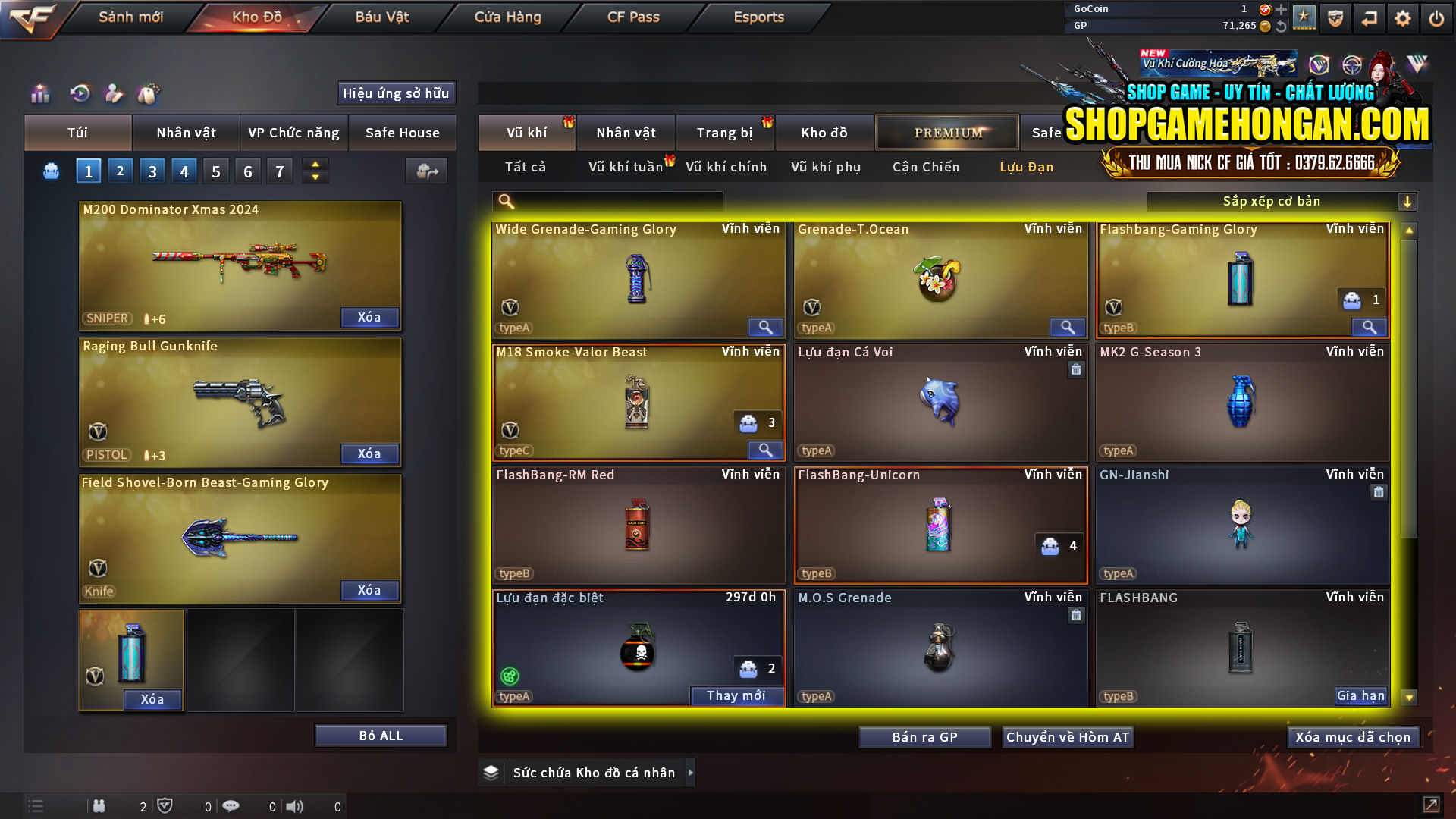Open game settings via the gear icon
The width and height of the screenshot is (1456, 819).
(x=1403, y=17)
